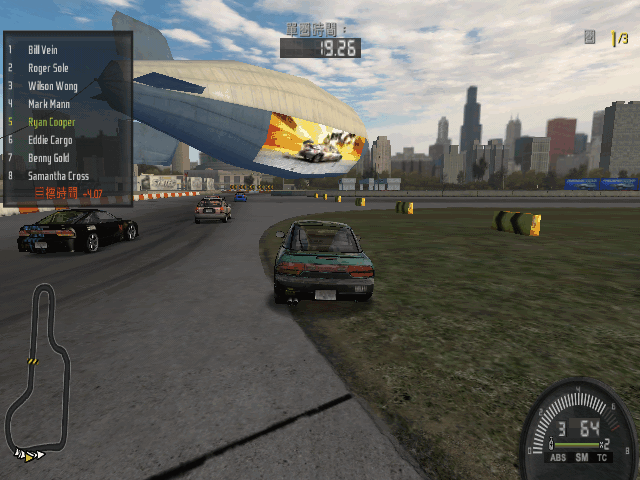Screen dimensions: 640x480
Task: Open the track outline minimap
Action: [x=38, y=370]
